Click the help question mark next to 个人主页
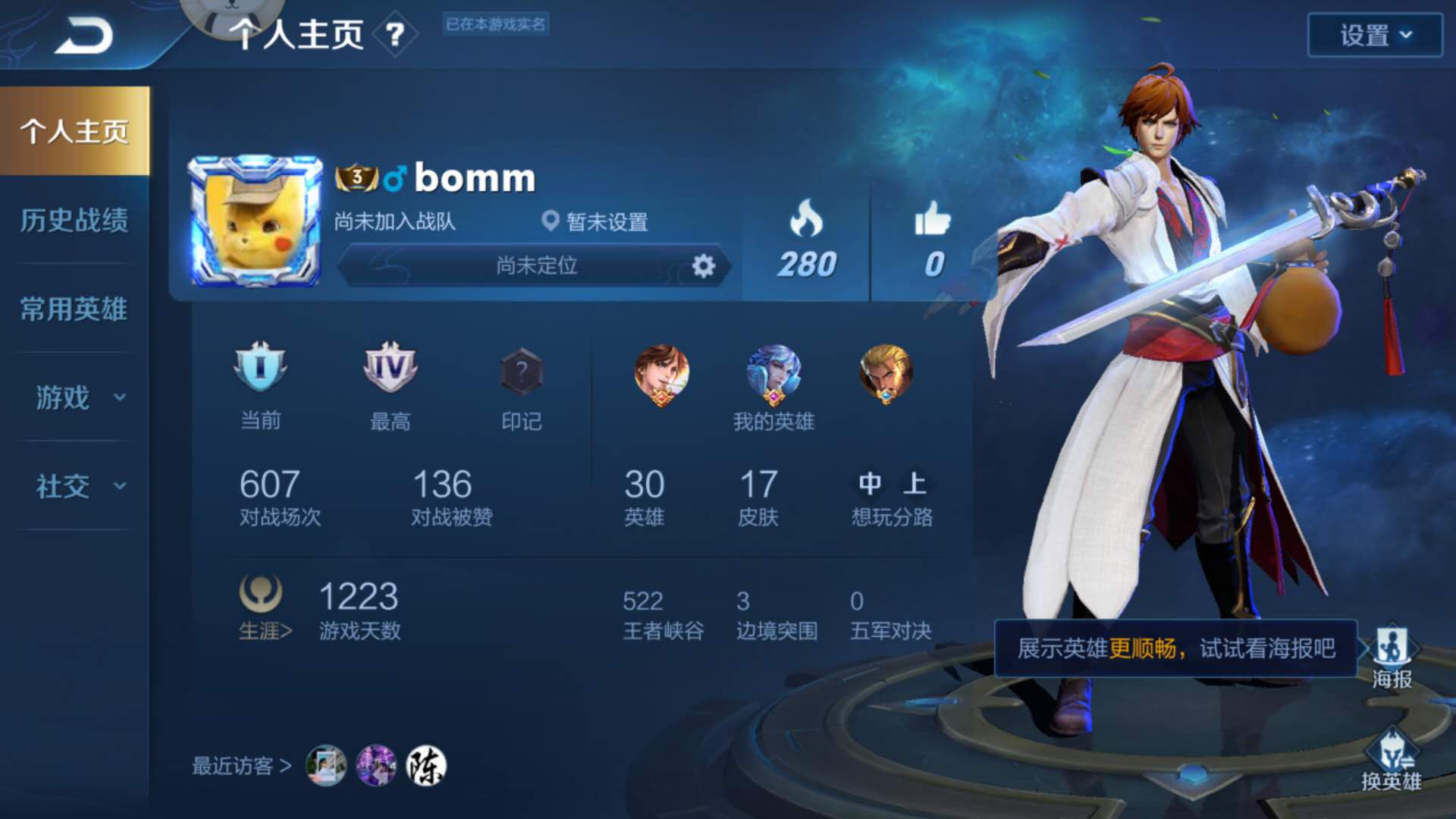 (397, 33)
